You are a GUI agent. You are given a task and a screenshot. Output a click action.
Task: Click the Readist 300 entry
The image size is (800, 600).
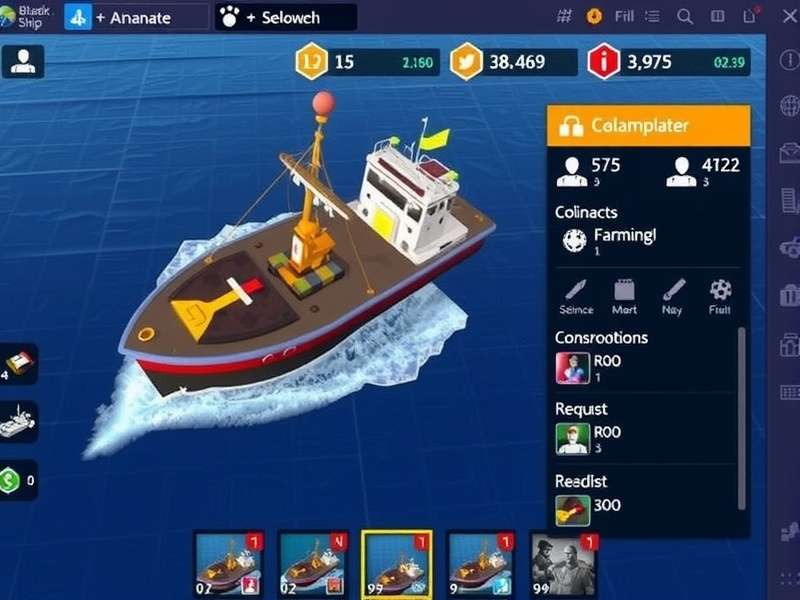(x=590, y=506)
